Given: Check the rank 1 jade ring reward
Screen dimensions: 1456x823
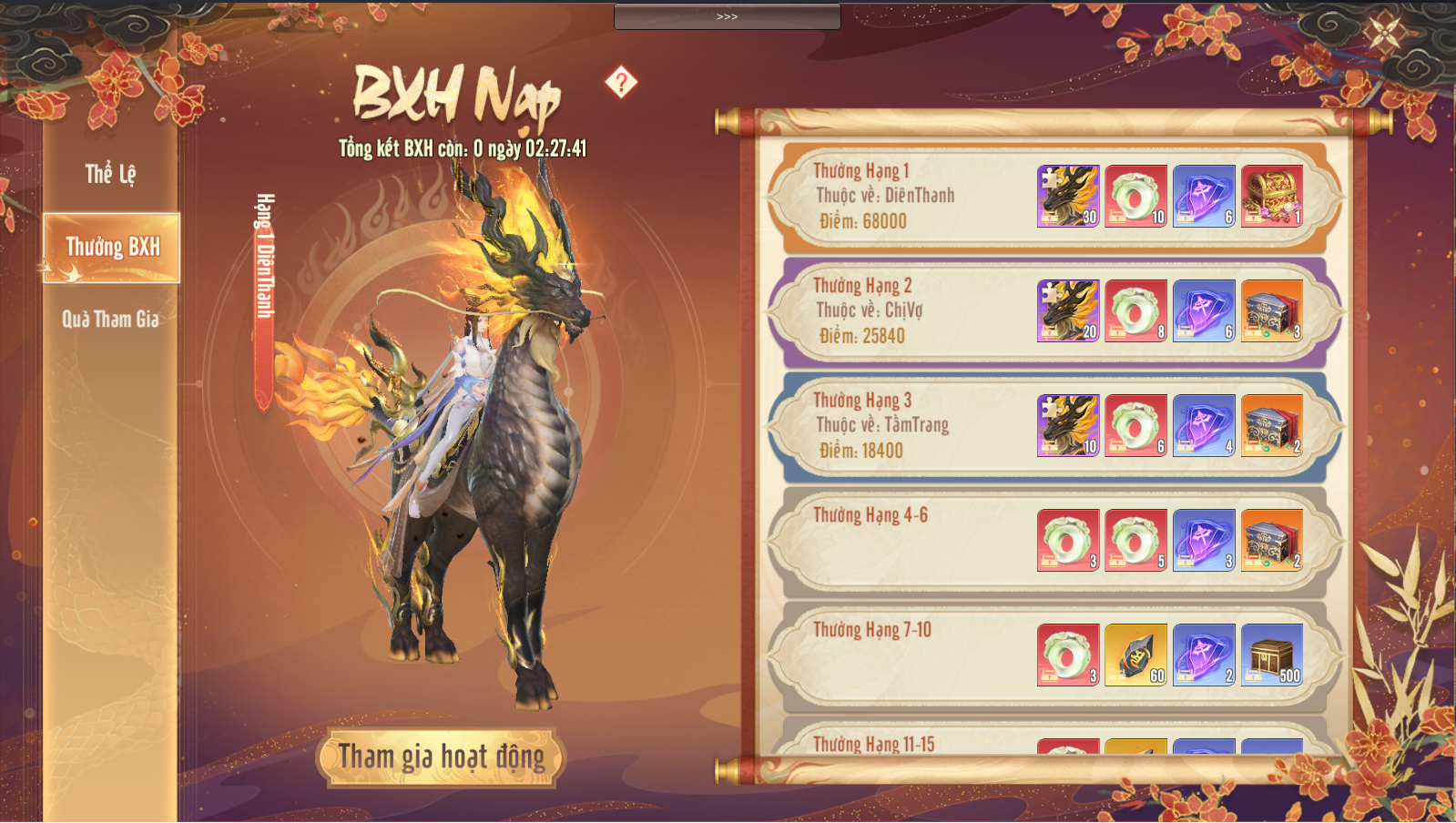Looking at the screenshot, I should pos(1135,196).
